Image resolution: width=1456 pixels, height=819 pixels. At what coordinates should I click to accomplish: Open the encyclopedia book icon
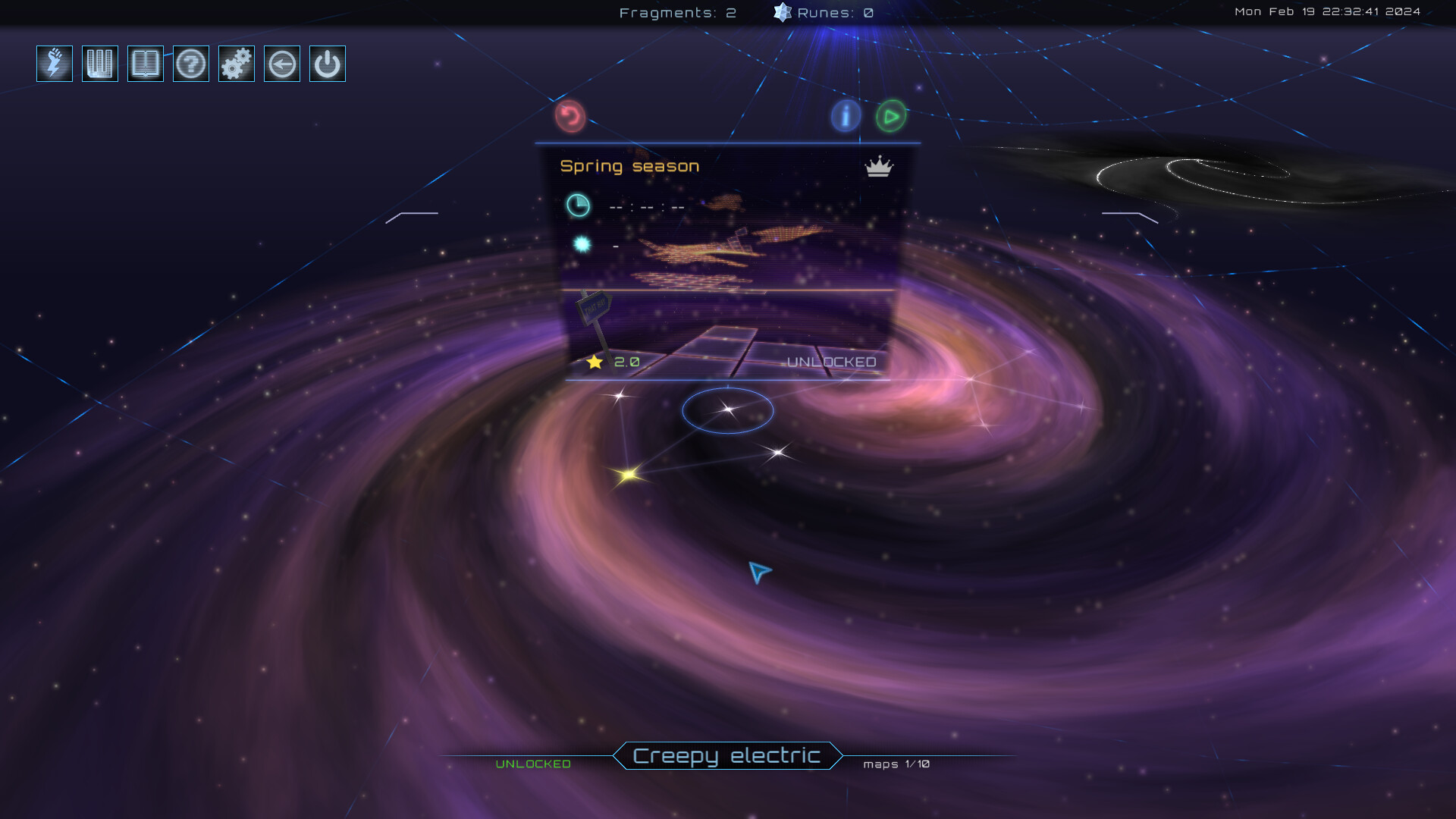tap(146, 64)
